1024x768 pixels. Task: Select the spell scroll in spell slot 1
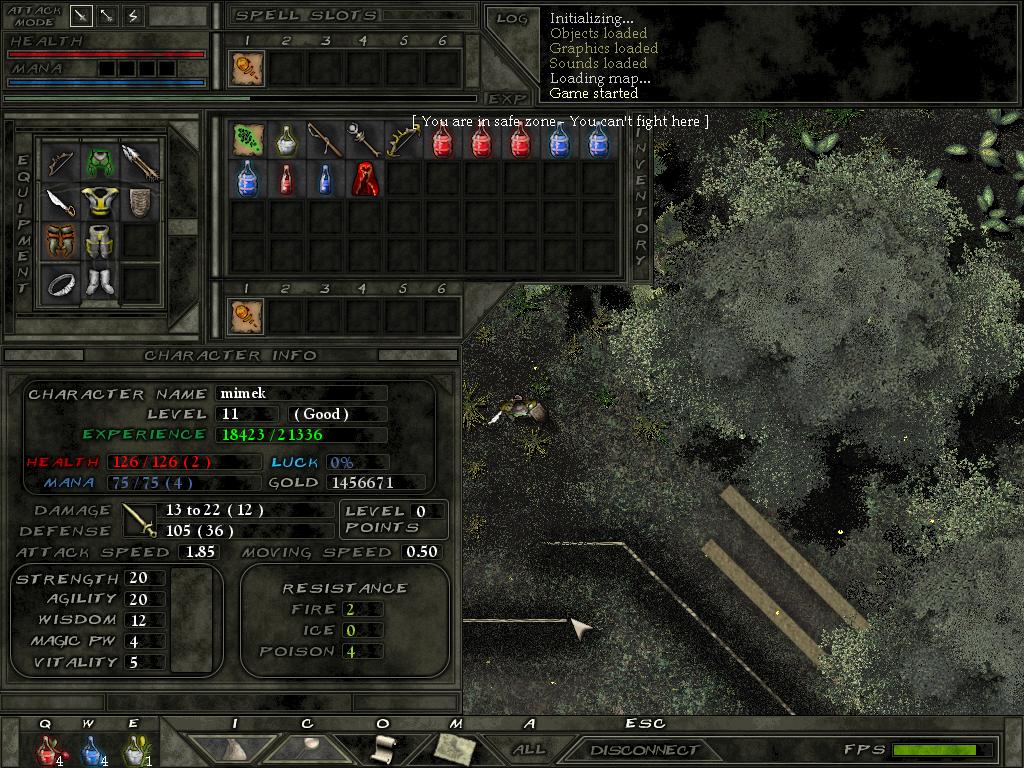(x=247, y=68)
